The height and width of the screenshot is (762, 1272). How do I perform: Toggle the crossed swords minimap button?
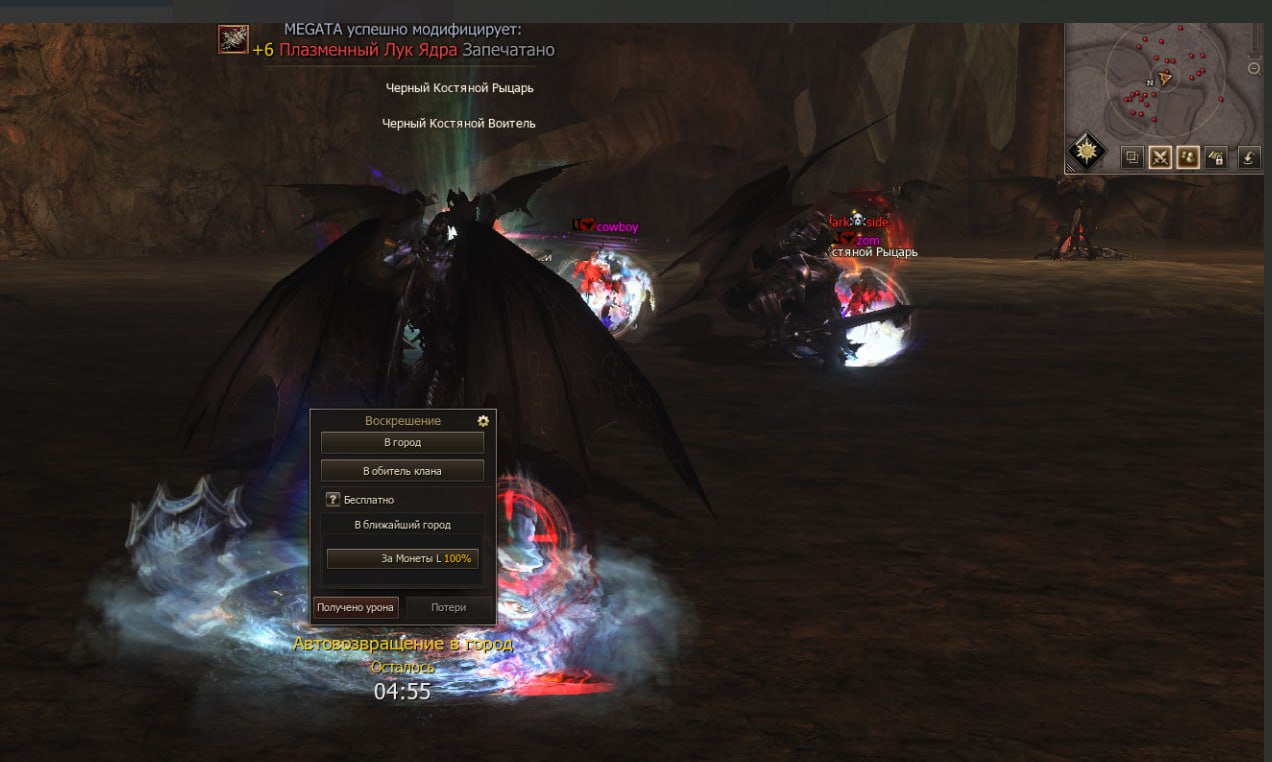1160,157
